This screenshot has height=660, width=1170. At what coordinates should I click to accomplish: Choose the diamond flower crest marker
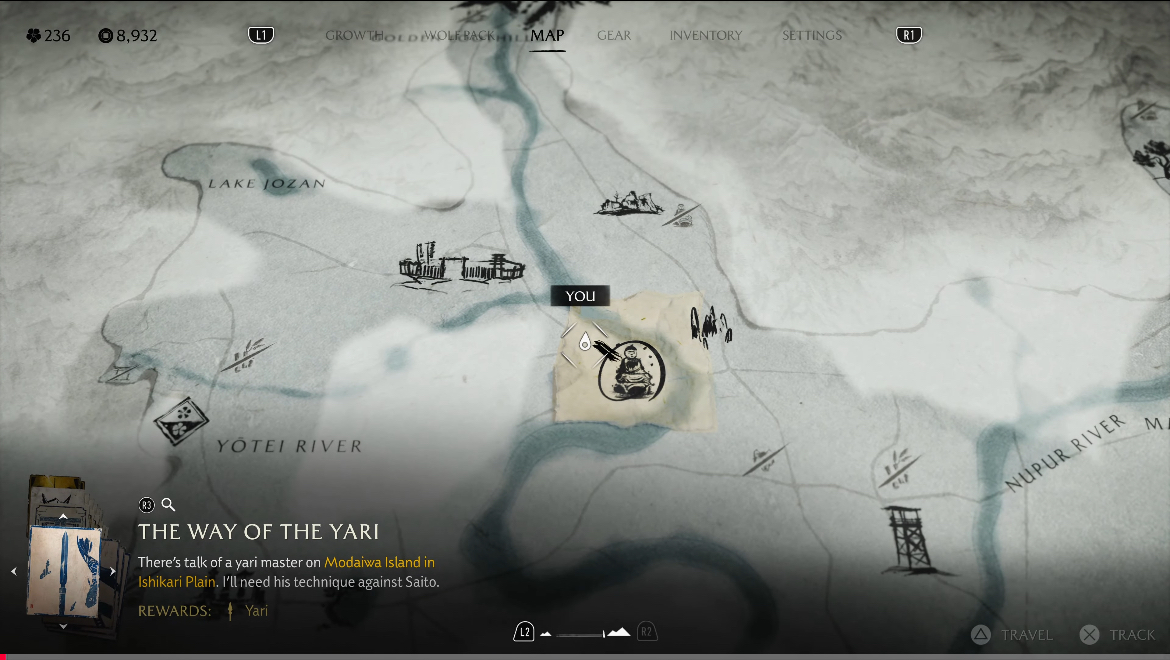tap(181, 419)
